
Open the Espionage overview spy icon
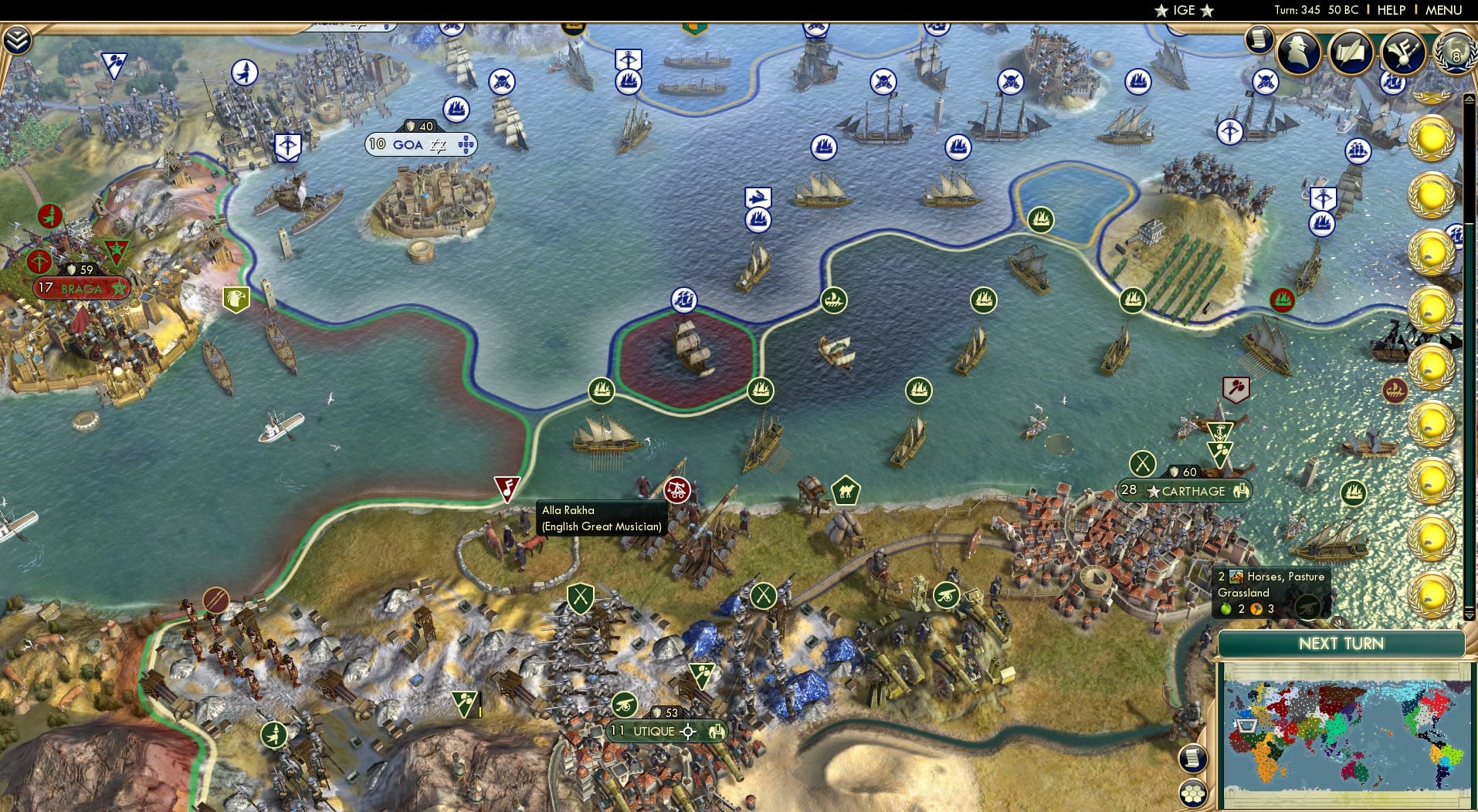click(x=1299, y=53)
